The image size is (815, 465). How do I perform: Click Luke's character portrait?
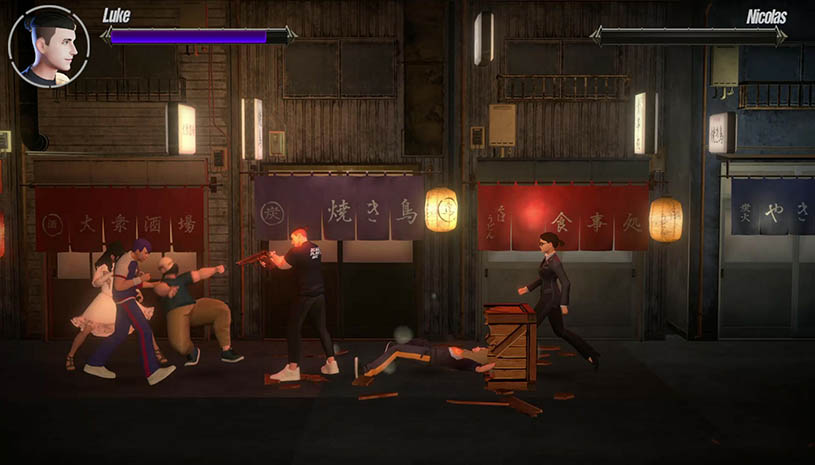49,47
